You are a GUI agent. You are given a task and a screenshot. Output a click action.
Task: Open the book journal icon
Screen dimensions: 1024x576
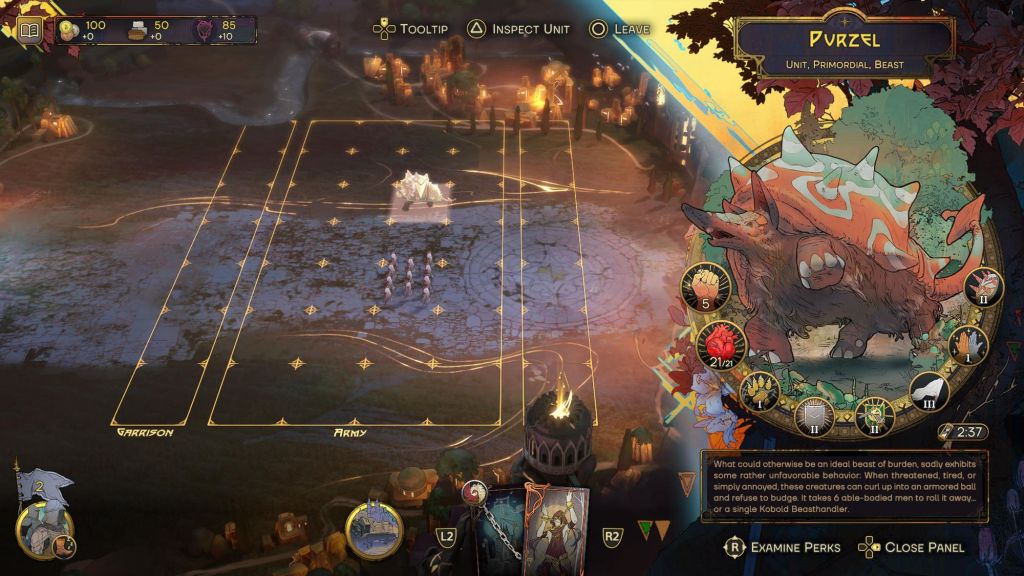click(29, 29)
